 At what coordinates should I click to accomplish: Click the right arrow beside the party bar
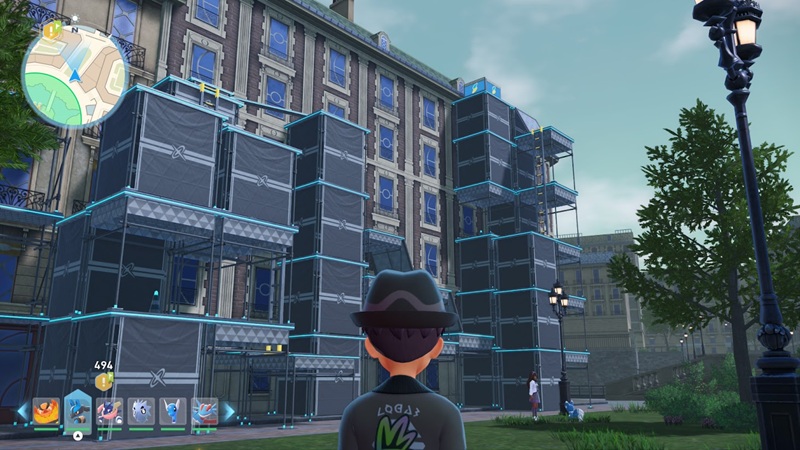(229, 411)
